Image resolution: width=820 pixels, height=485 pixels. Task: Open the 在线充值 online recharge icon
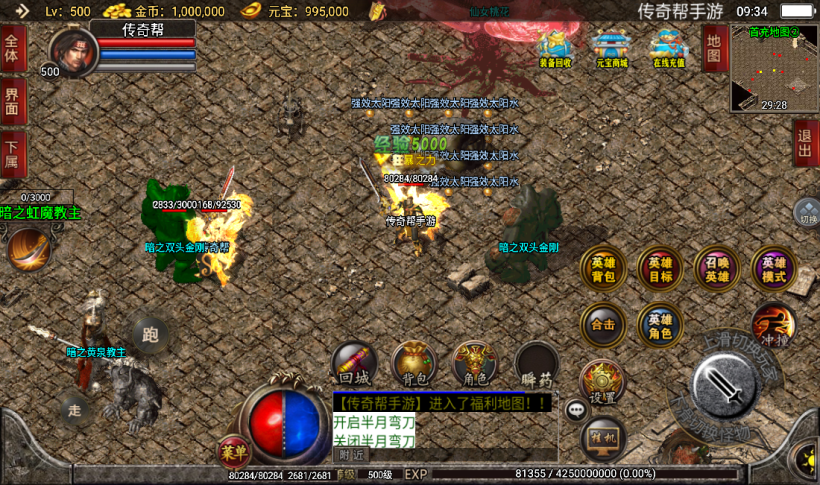tap(668, 48)
